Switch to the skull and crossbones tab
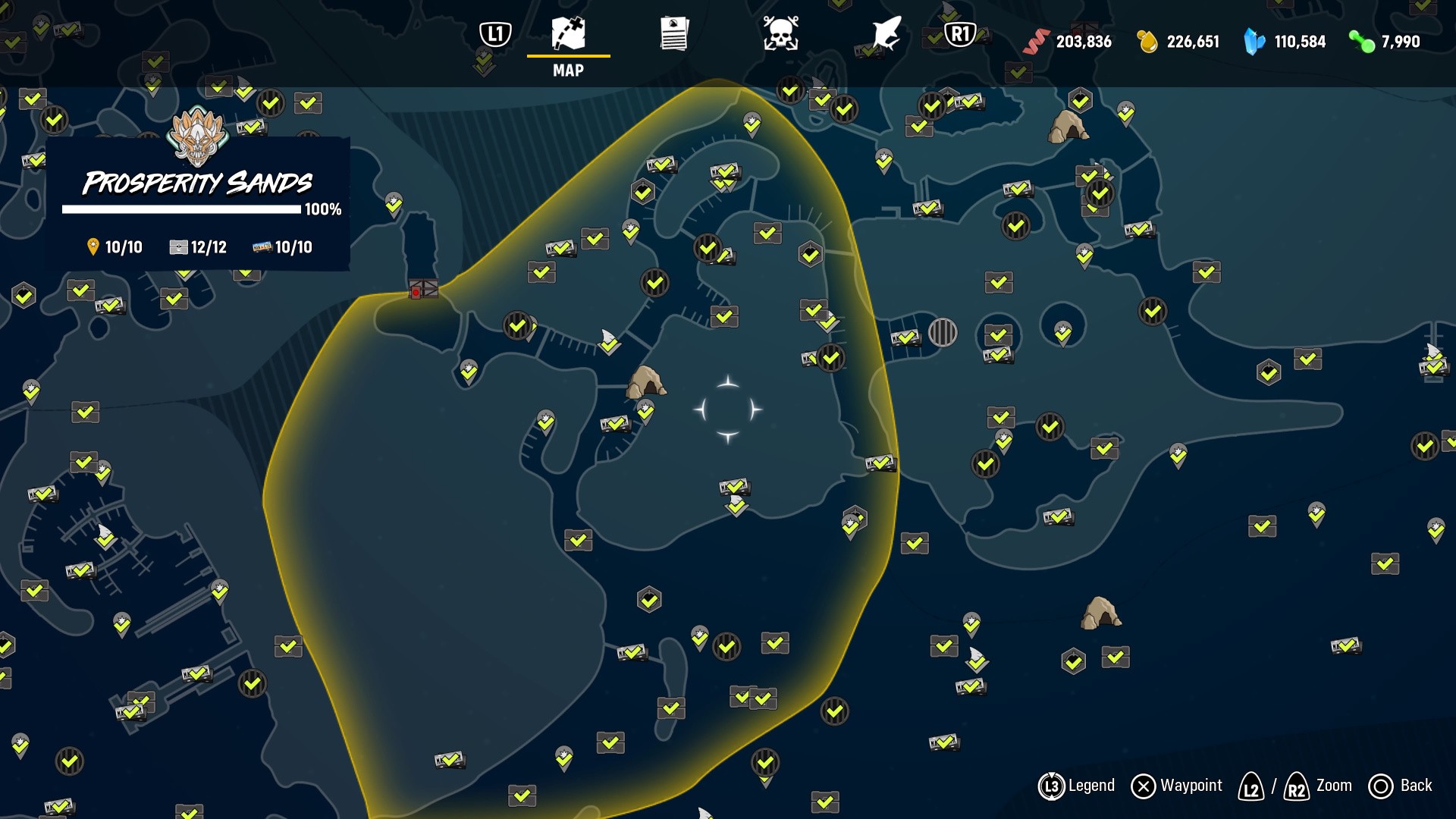Screen dimensions: 1456x819 780,34
